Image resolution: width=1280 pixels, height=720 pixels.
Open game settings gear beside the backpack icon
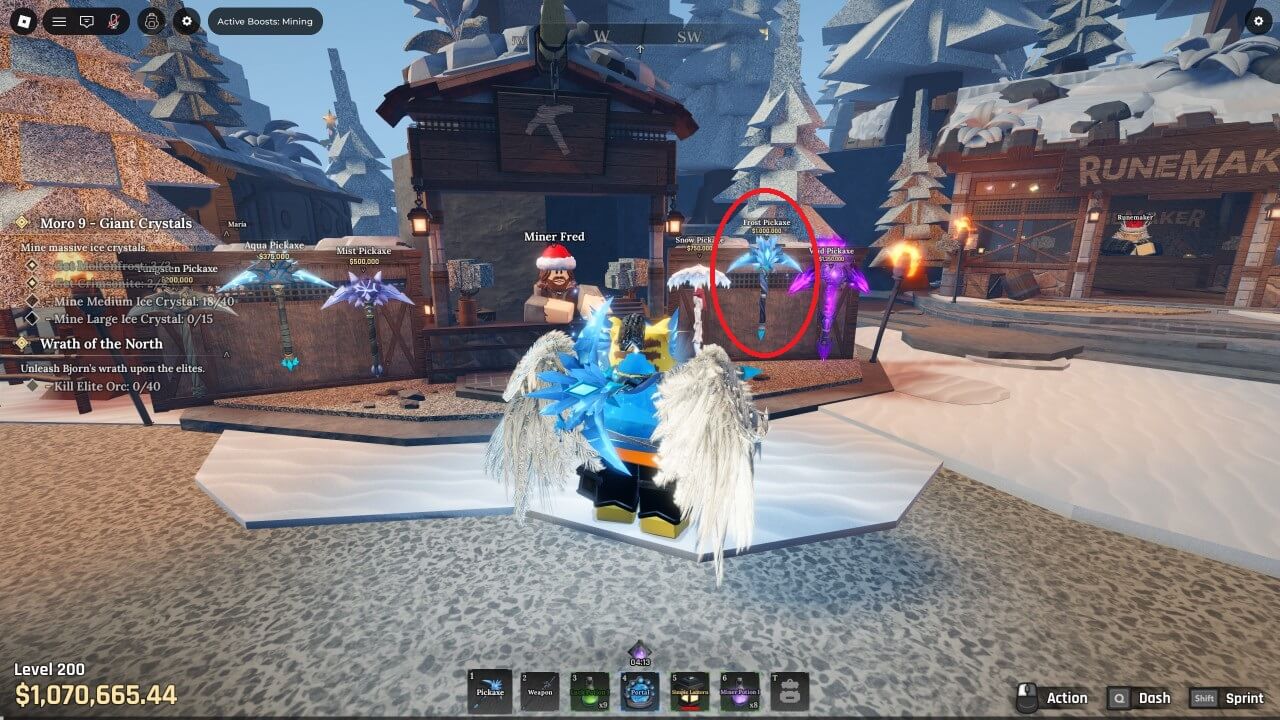coord(186,21)
